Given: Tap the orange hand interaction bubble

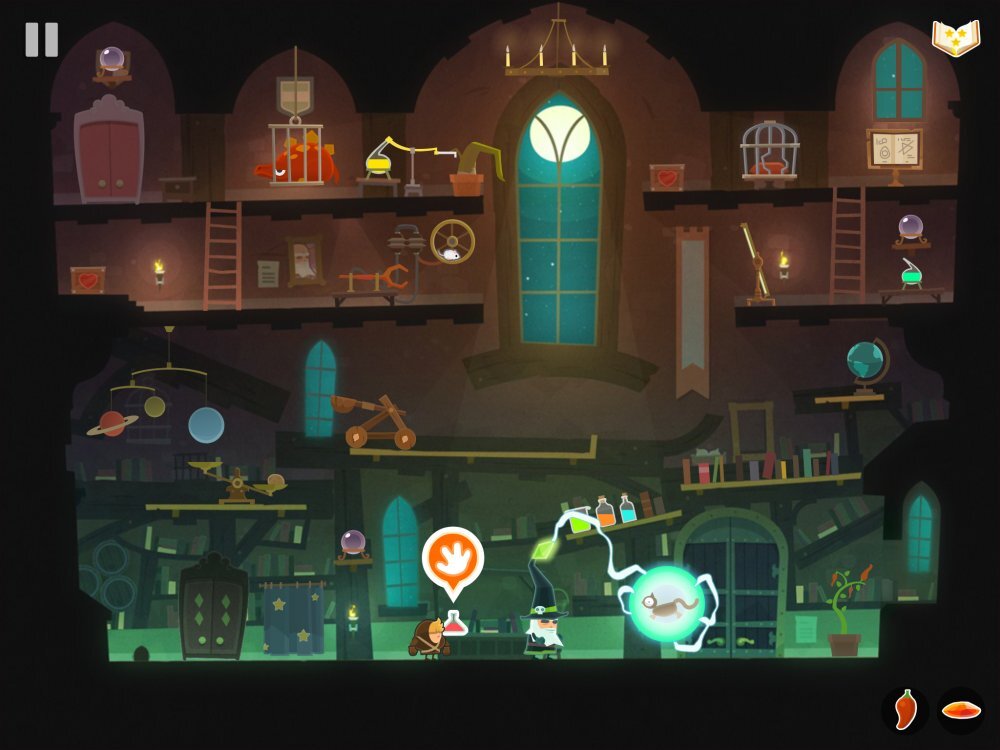Looking at the screenshot, I should (452, 556).
